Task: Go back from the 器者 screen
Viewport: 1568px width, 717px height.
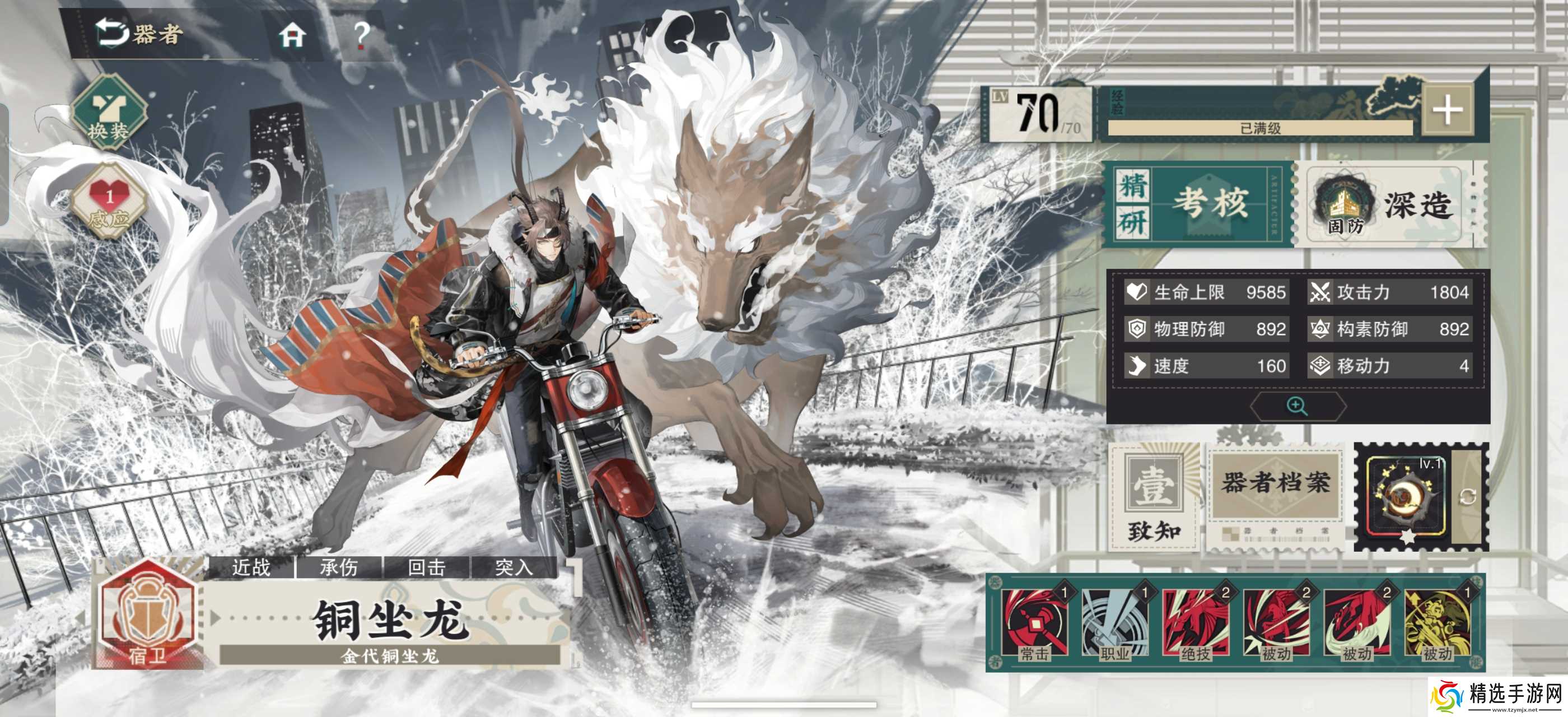Action: [x=113, y=32]
